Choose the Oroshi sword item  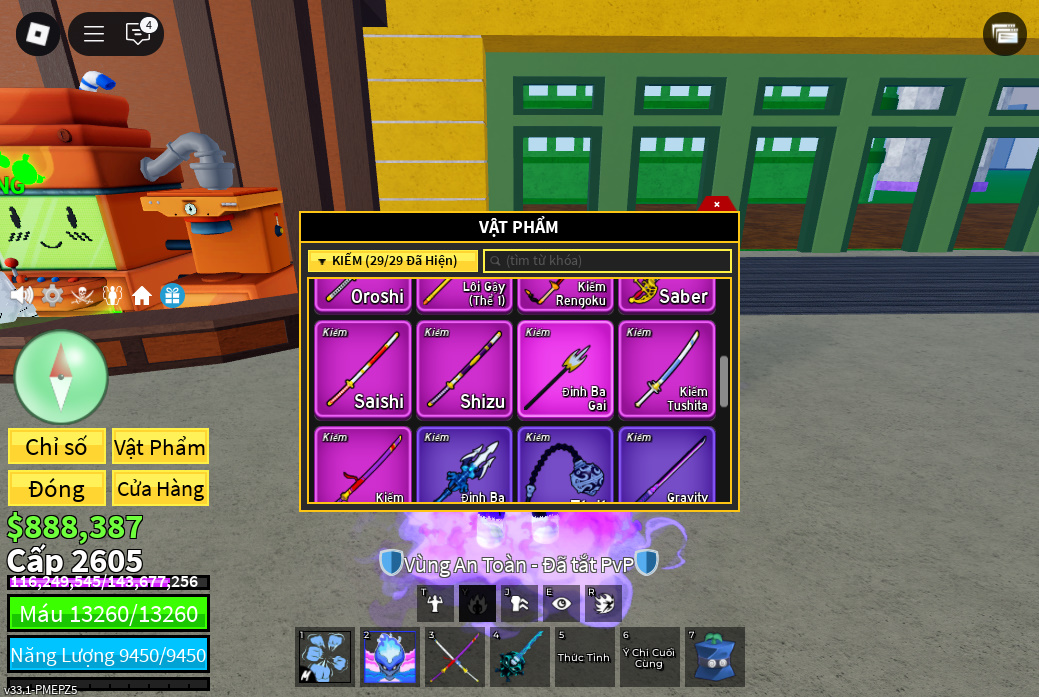click(x=363, y=294)
